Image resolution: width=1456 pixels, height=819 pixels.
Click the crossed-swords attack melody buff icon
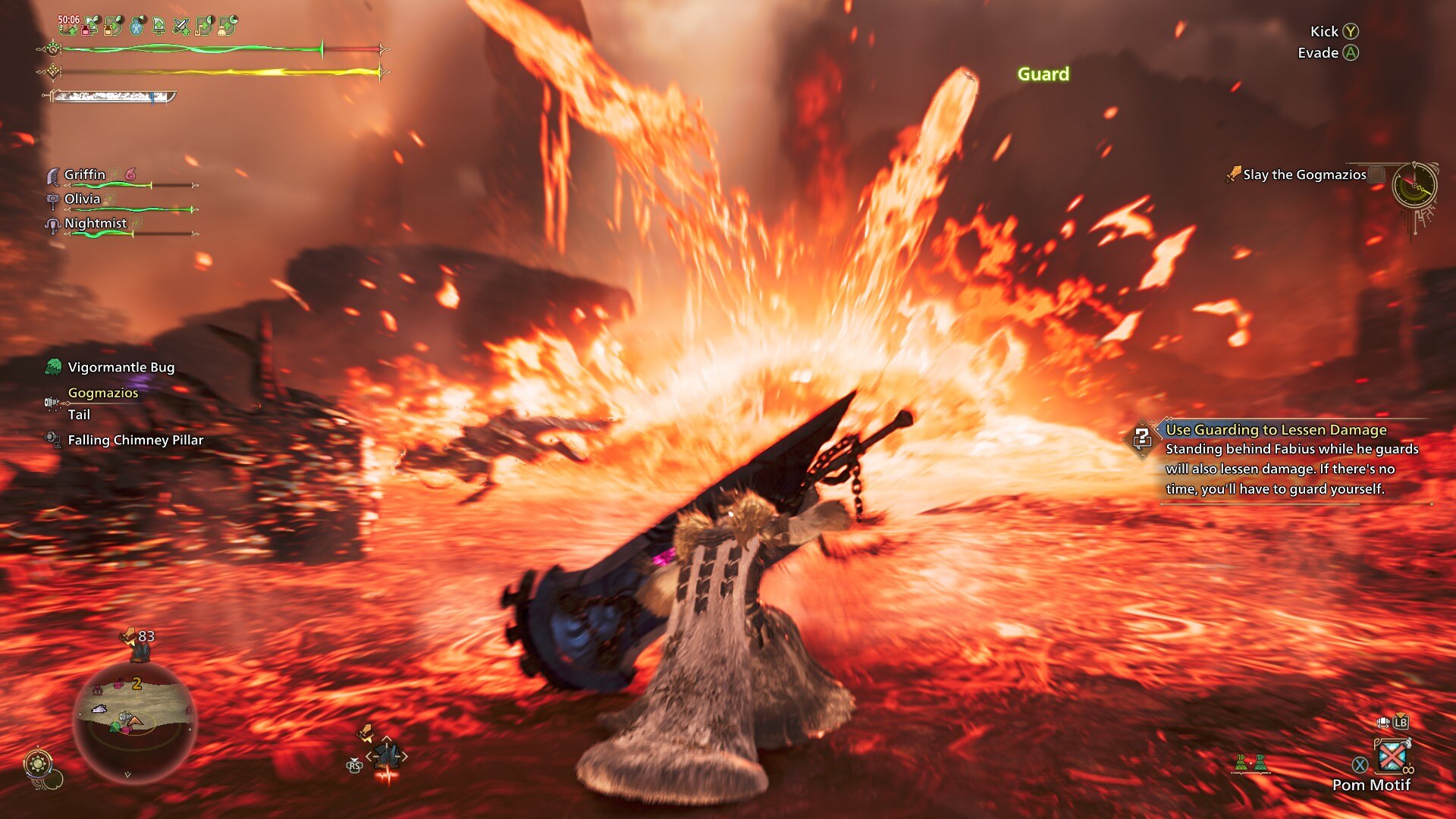coord(181,27)
